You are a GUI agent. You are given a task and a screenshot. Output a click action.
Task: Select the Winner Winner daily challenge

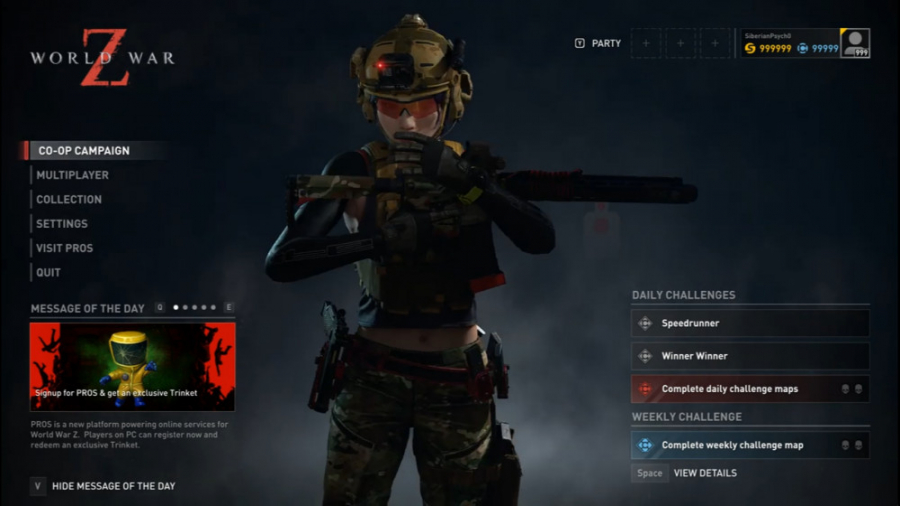pos(750,356)
